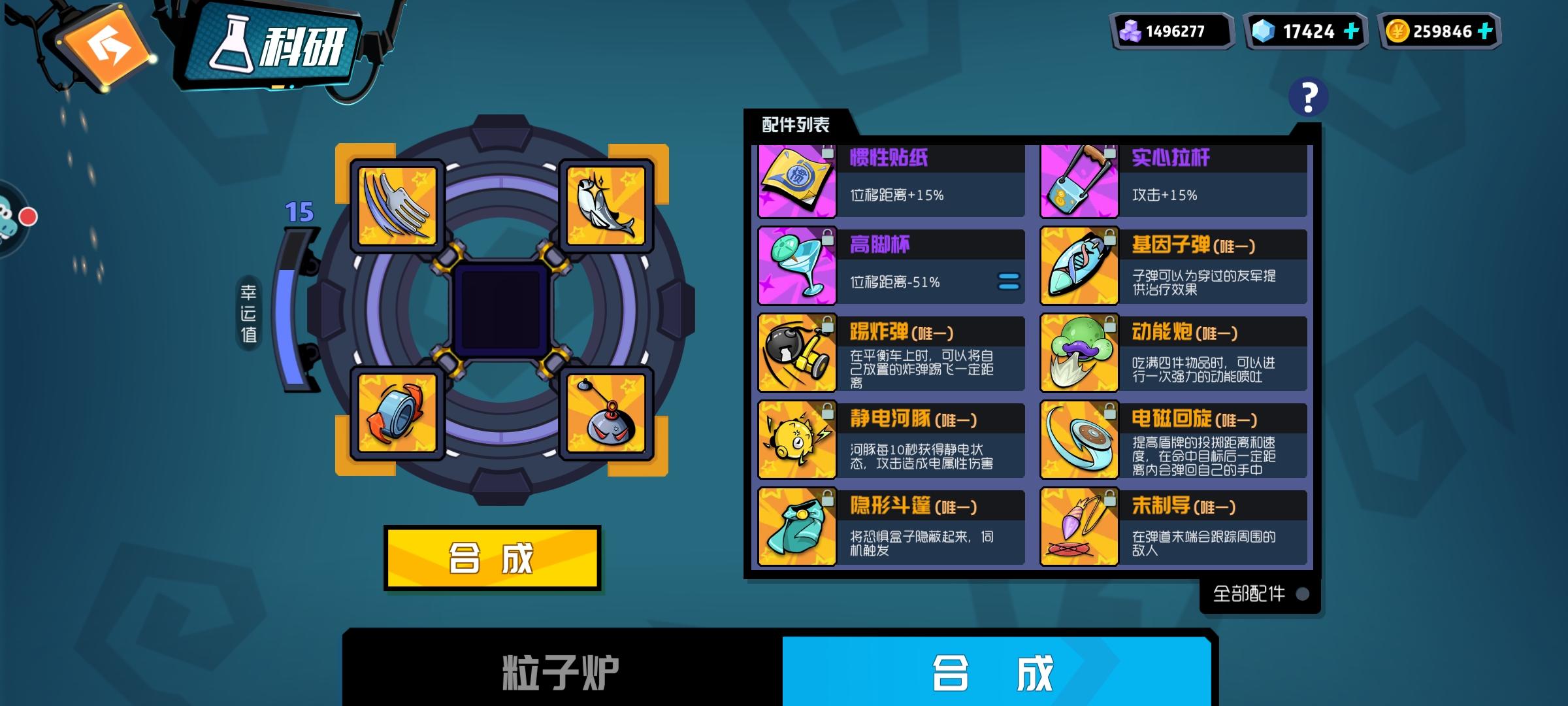Viewport: 1568px width, 706px height.
Task: Select the 电磁回旋 shield accessory icon
Action: 1078,438
